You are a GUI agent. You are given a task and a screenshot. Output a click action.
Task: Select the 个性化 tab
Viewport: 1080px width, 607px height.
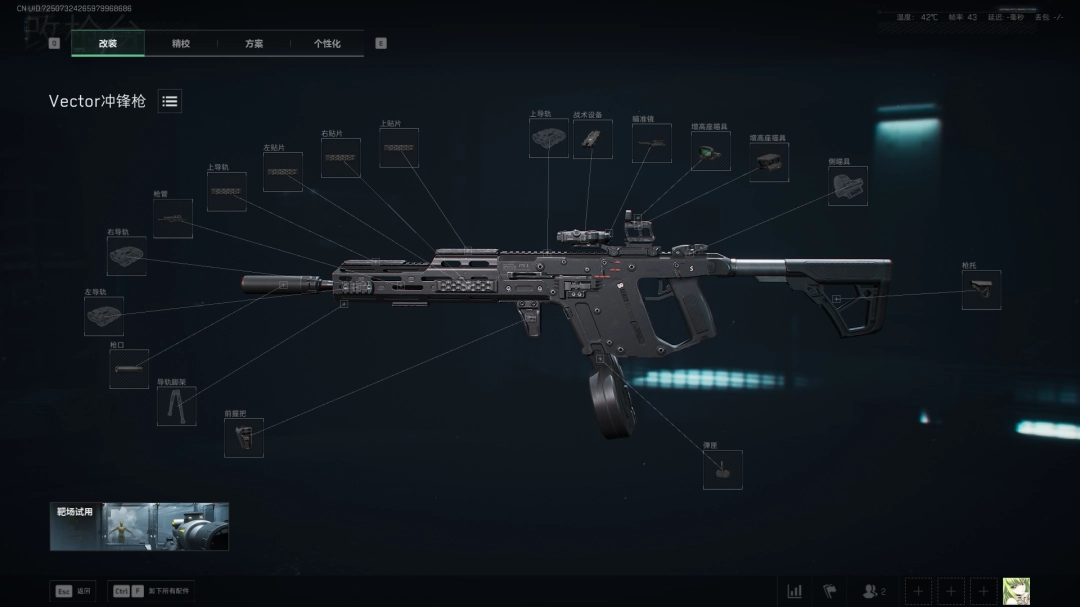(327, 44)
